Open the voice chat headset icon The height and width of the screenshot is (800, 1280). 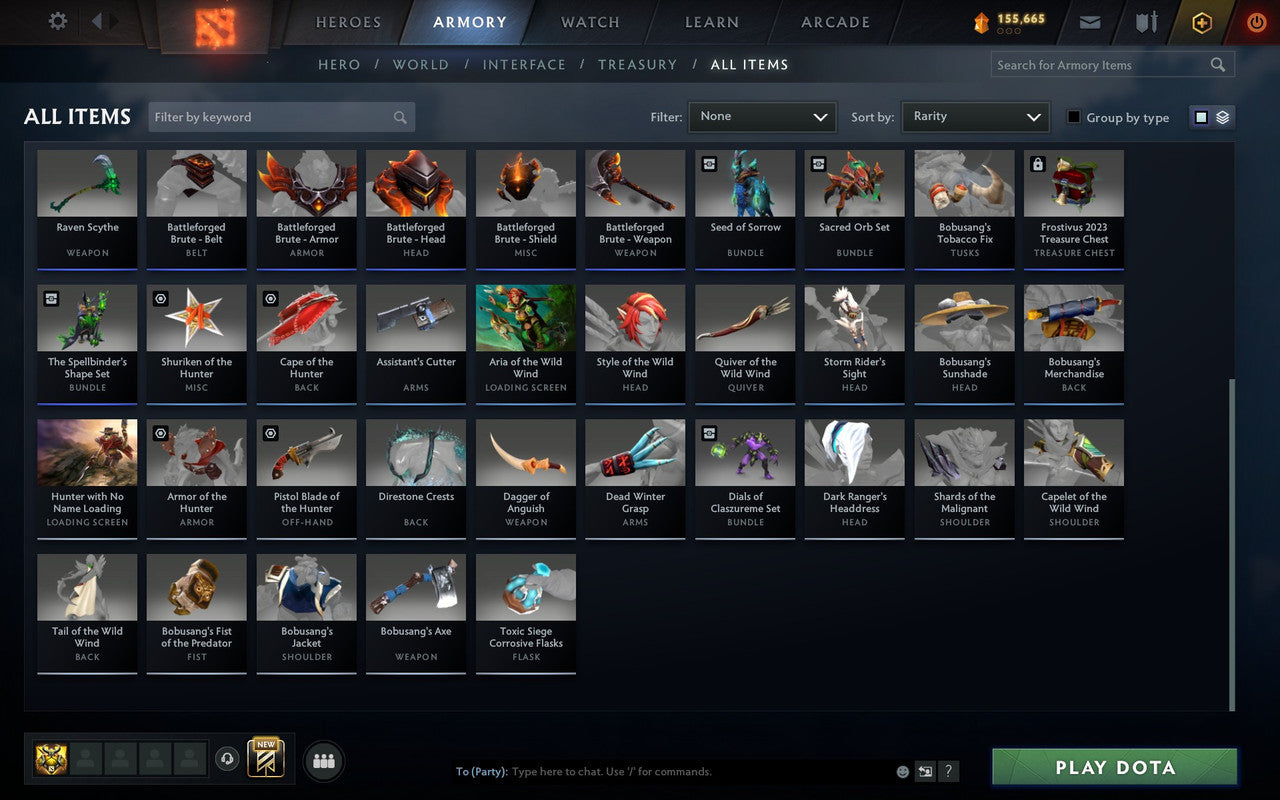[227, 760]
